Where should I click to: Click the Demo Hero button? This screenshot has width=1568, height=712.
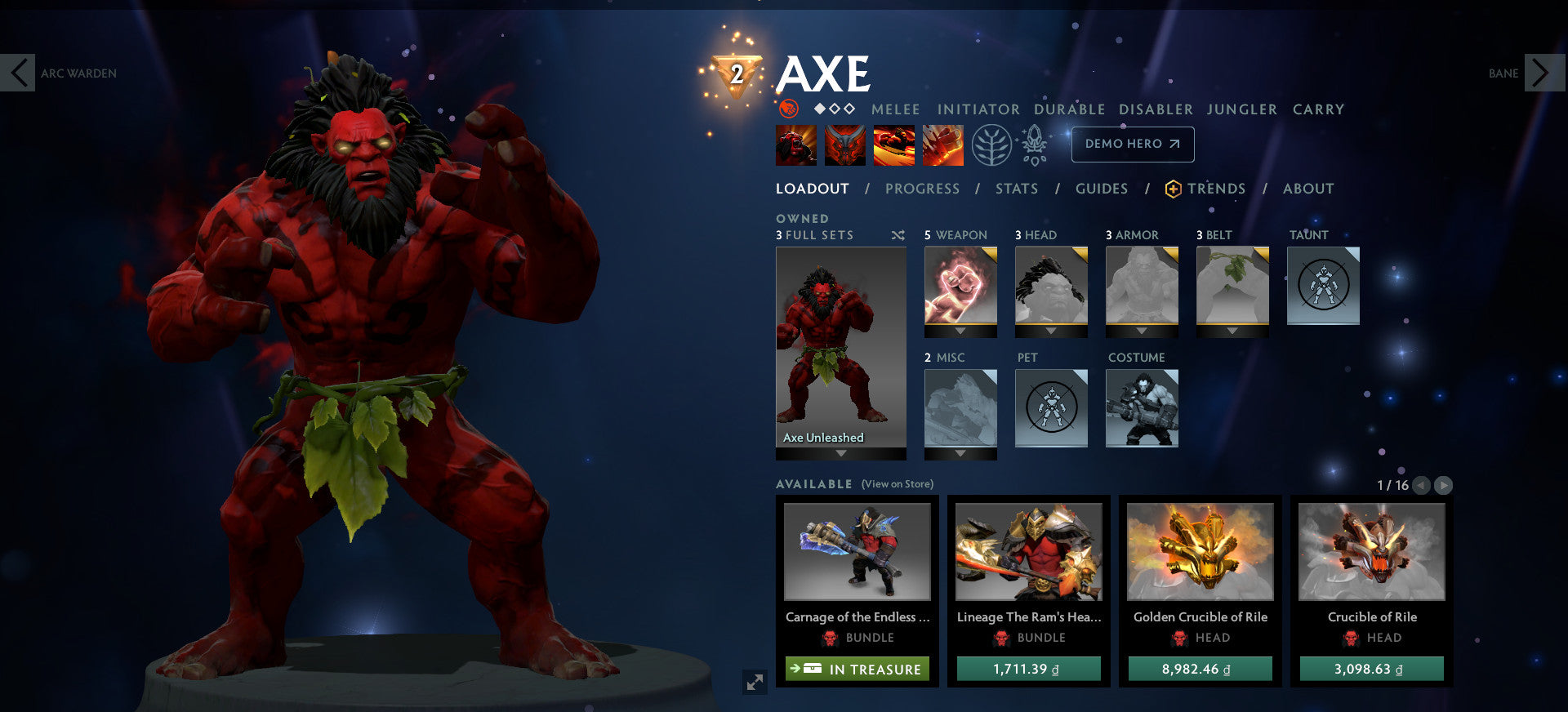[x=1133, y=144]
